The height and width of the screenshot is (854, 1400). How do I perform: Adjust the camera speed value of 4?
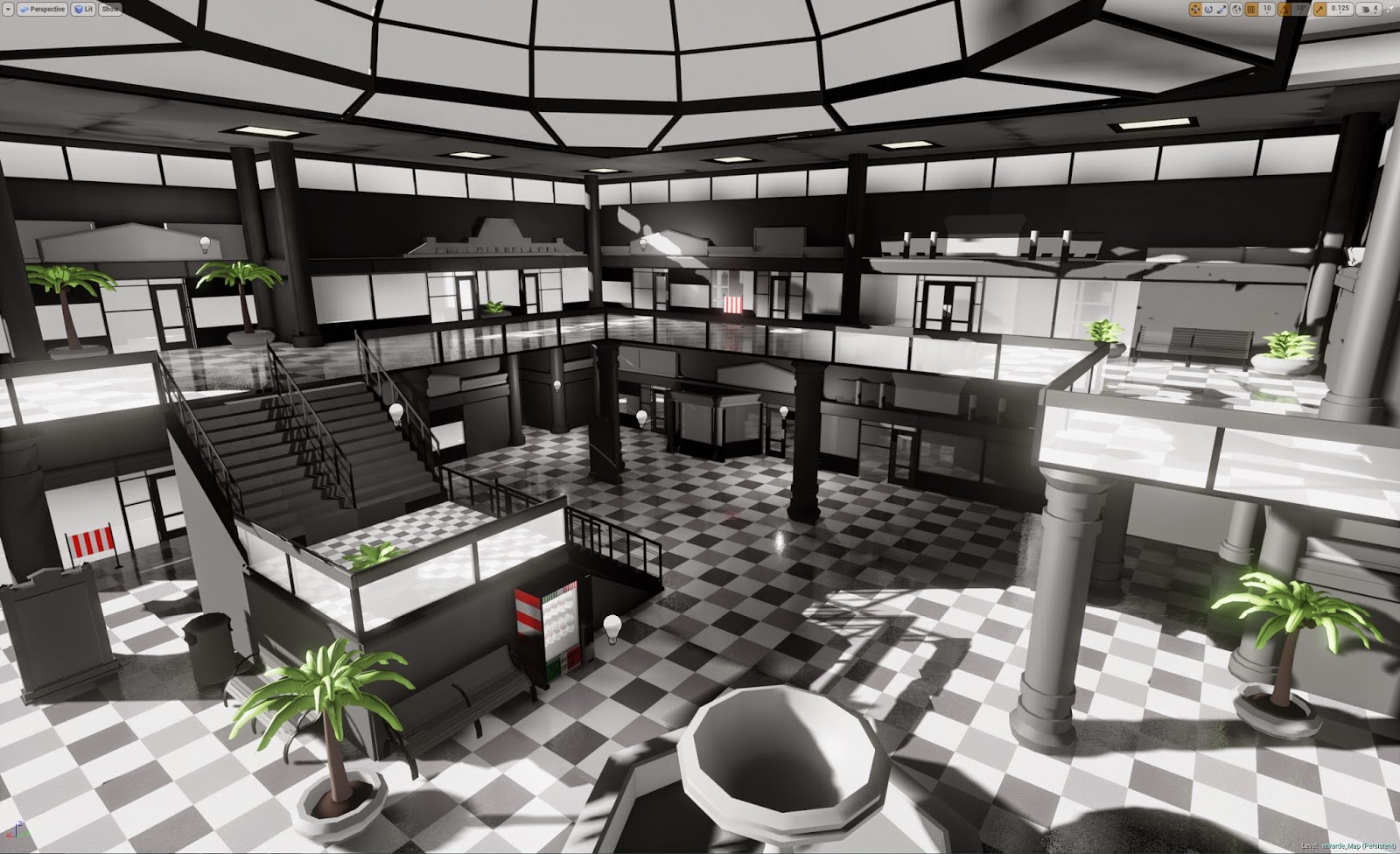[x=1375, y=9]
